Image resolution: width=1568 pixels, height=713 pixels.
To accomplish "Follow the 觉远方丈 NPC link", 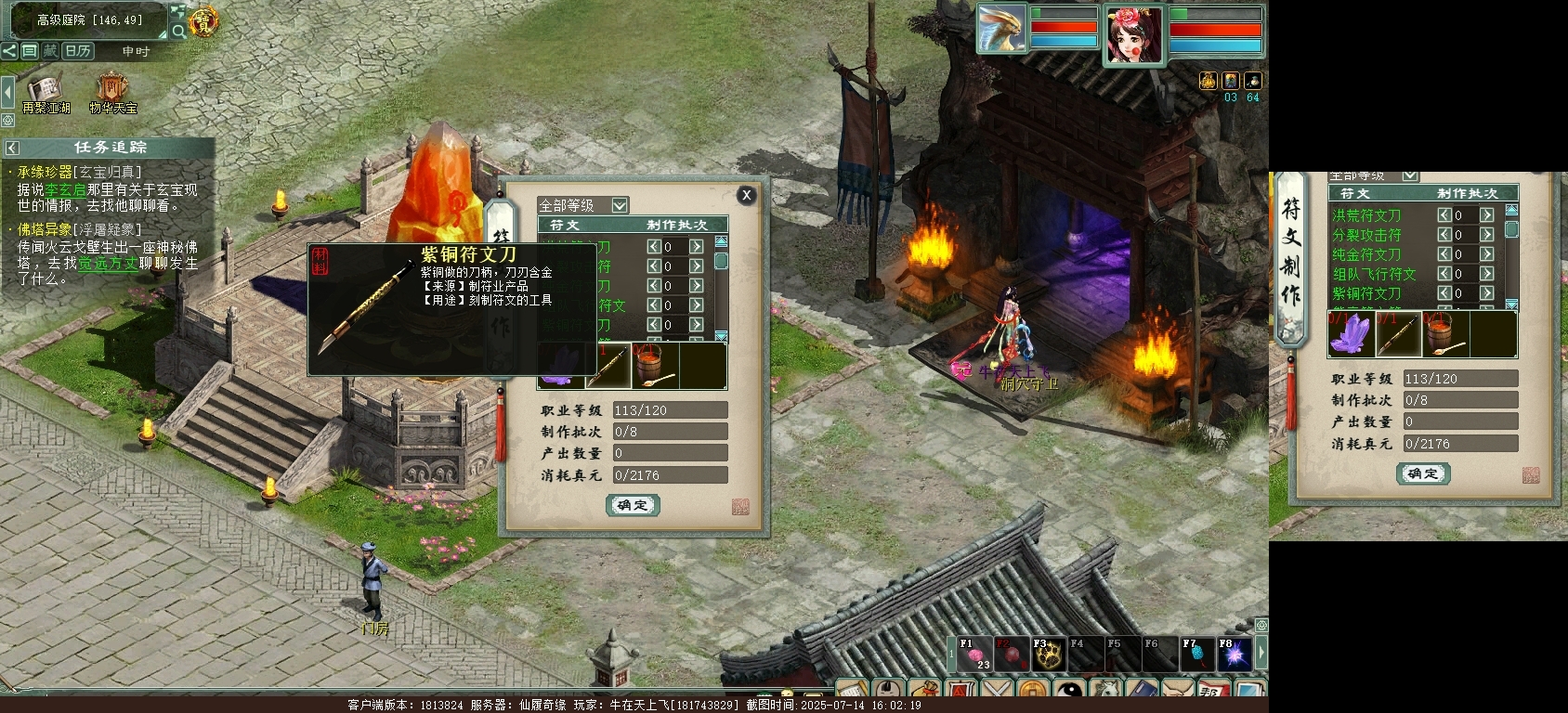I will tap(108, 264).
